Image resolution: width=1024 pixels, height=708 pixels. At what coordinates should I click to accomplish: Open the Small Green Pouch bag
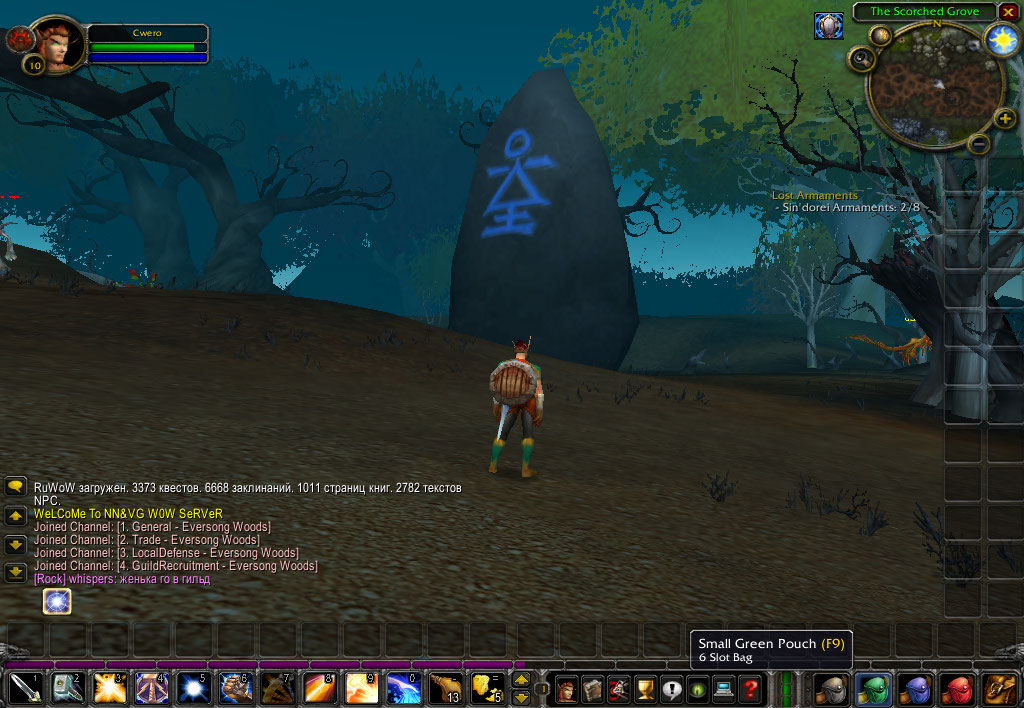pyautogui.click(x=873, y=689)
